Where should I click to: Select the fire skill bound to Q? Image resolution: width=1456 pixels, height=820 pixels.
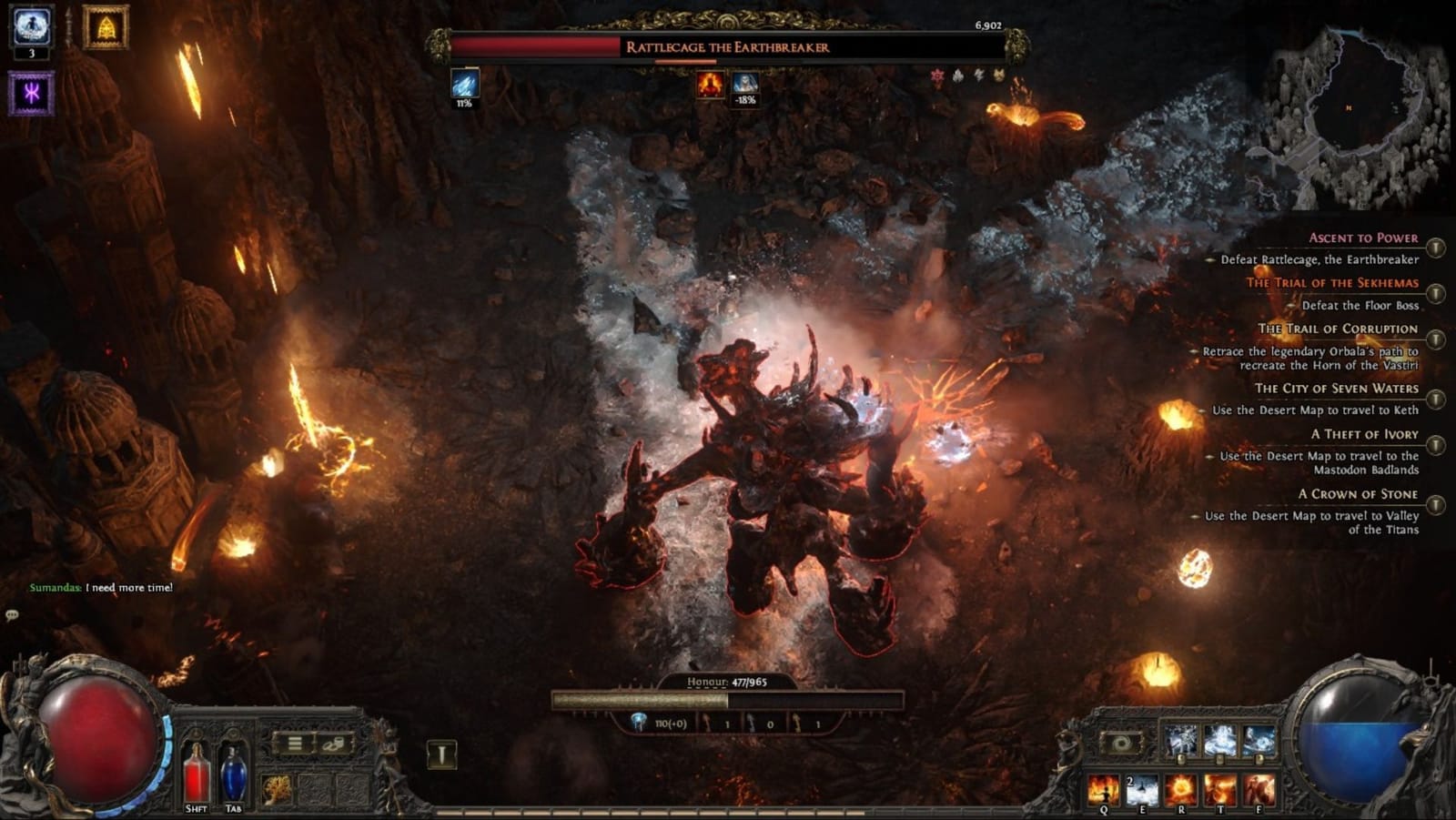pyautogui.click(x=1103, y=790)
